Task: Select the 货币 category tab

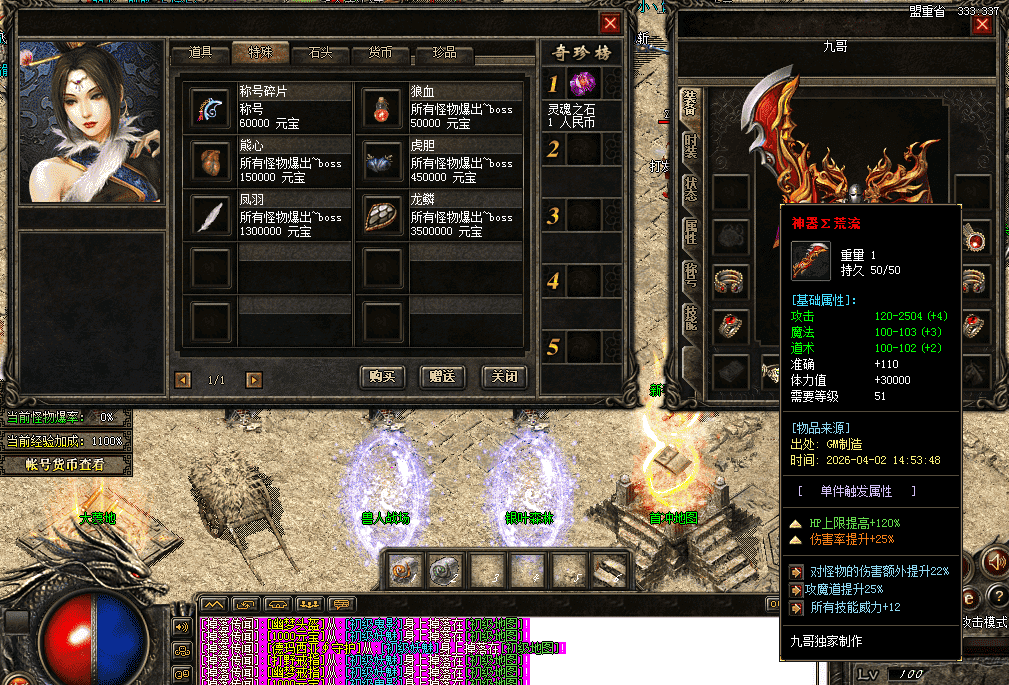Action: click(380, 53)
